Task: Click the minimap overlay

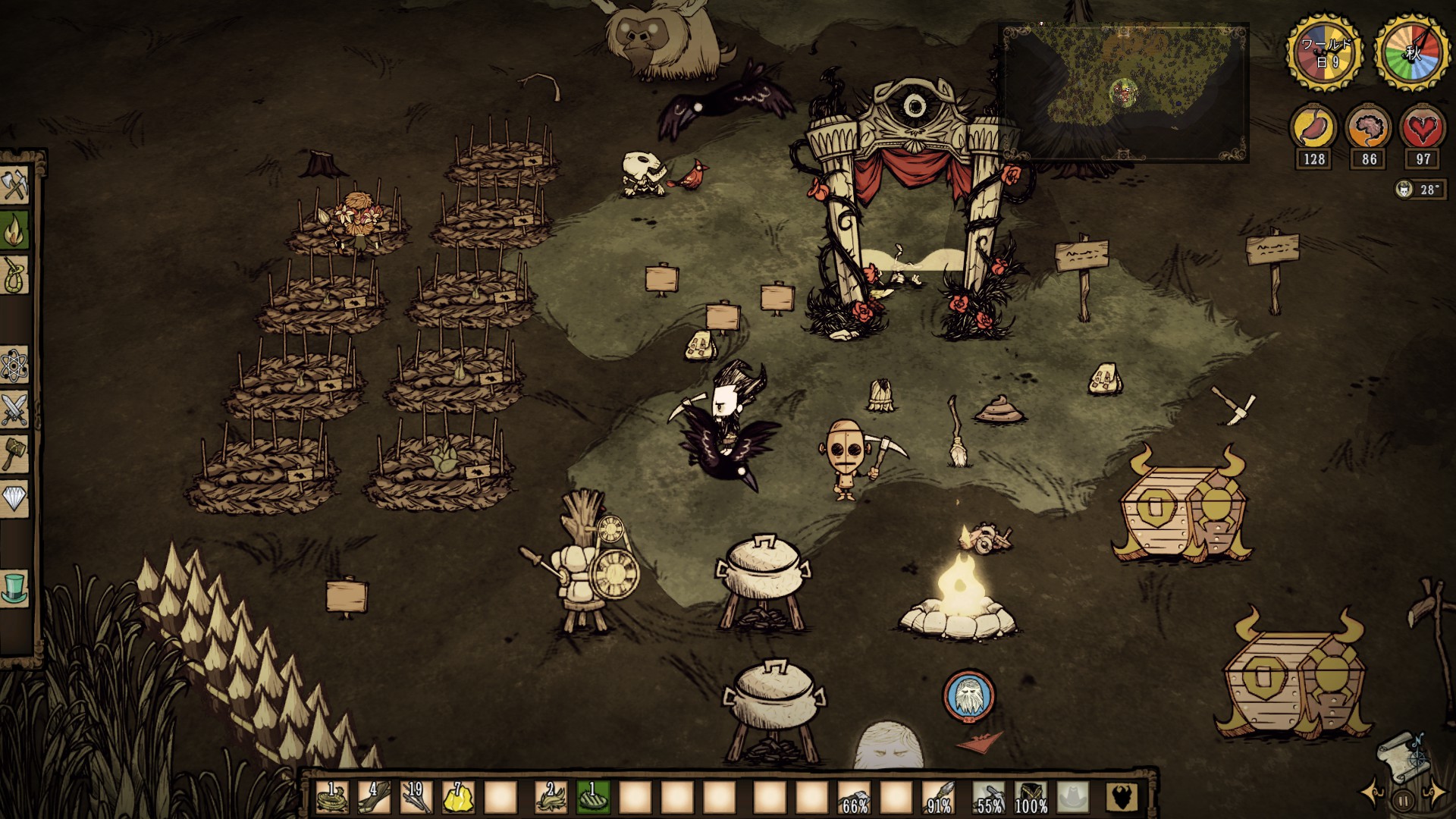Action: click(1124, 91)
